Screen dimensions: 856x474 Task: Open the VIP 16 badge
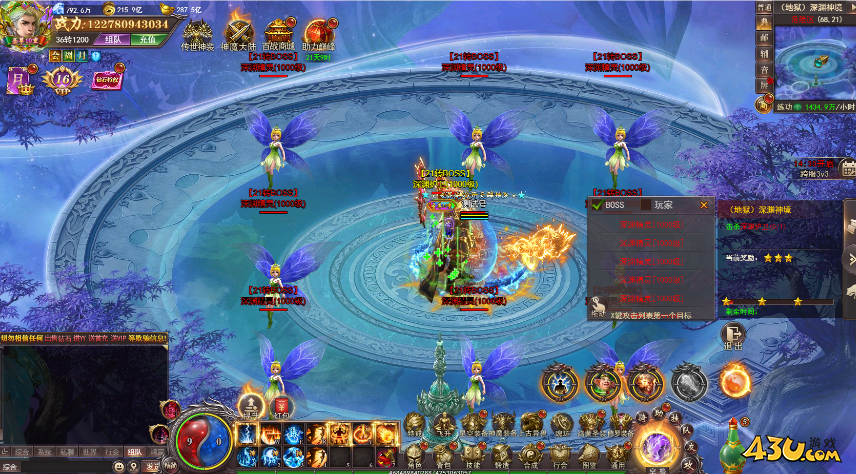coord(62,79)
